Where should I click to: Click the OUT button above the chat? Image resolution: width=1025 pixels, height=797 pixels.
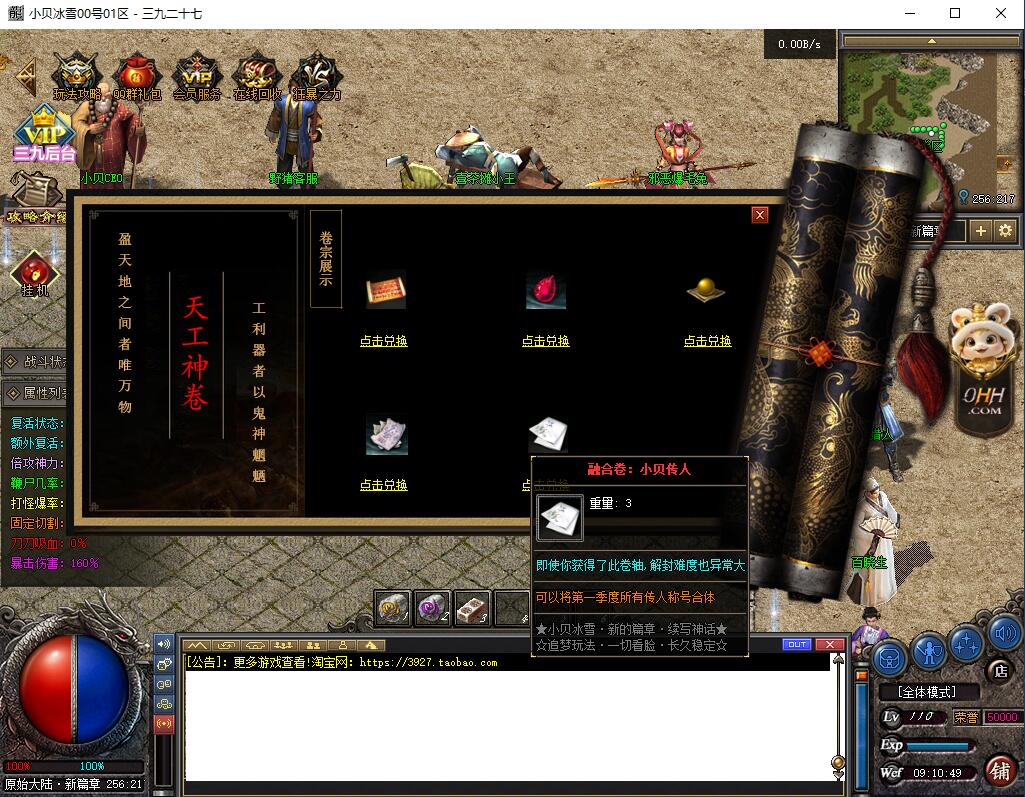(x=797, y=645)
